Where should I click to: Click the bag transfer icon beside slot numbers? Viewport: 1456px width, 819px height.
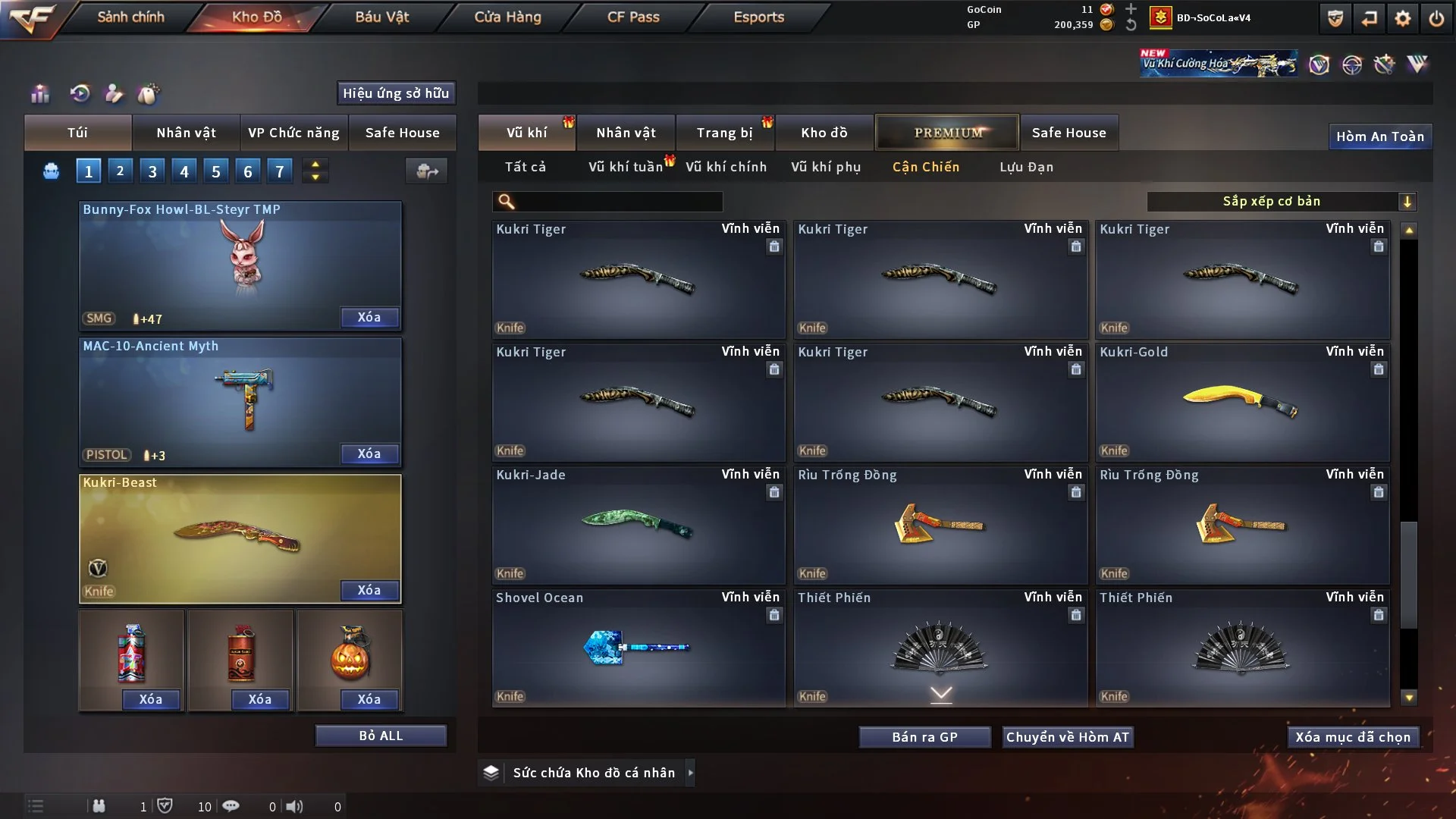click(427, 171)
